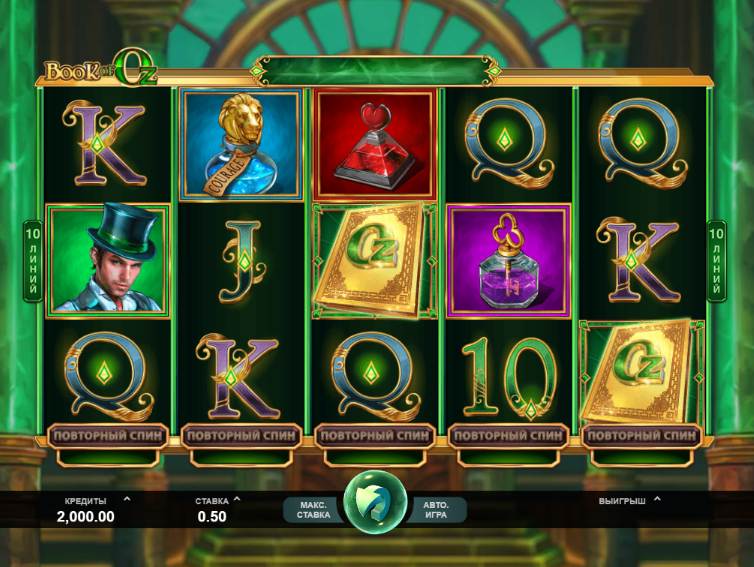Expand the СТАВКА bet options arrow
Image resolution: width=754 pixels, height=567 pixels.
click(238, 498)
